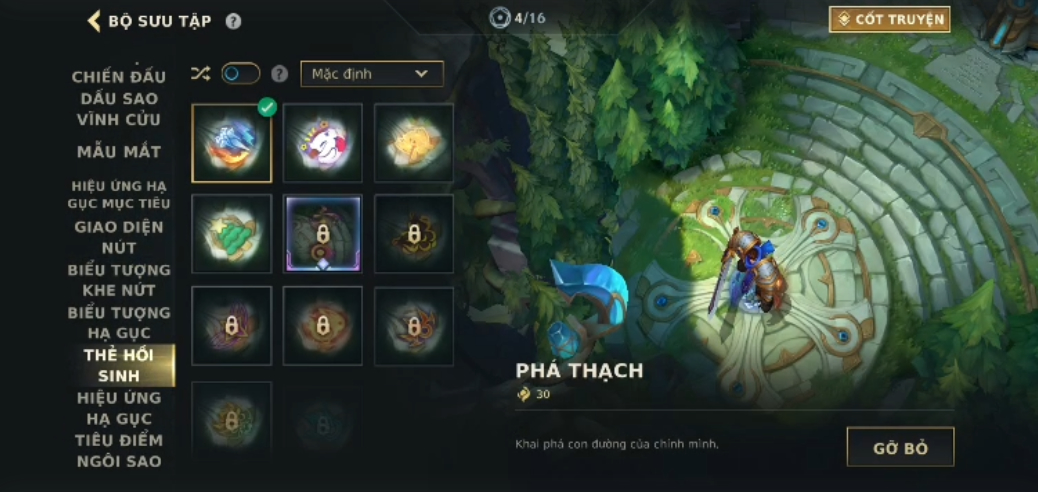Open the Mặc định sort dropdown
This screenshot has width=1038, height=492.
pos(371,74)
